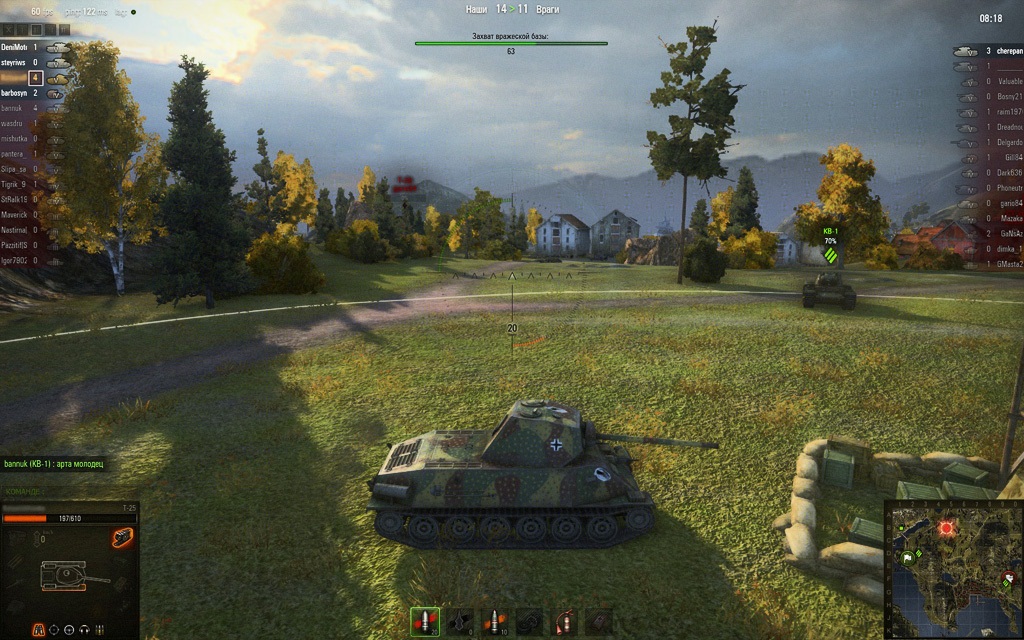Select enemy cherepan in the enemy list

[x=1002, y=51]
